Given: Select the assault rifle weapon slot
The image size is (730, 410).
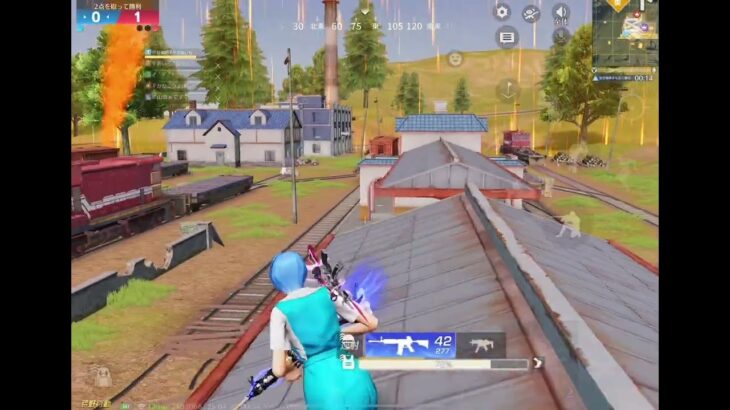Looking at the screenshot, I should 410,345.
